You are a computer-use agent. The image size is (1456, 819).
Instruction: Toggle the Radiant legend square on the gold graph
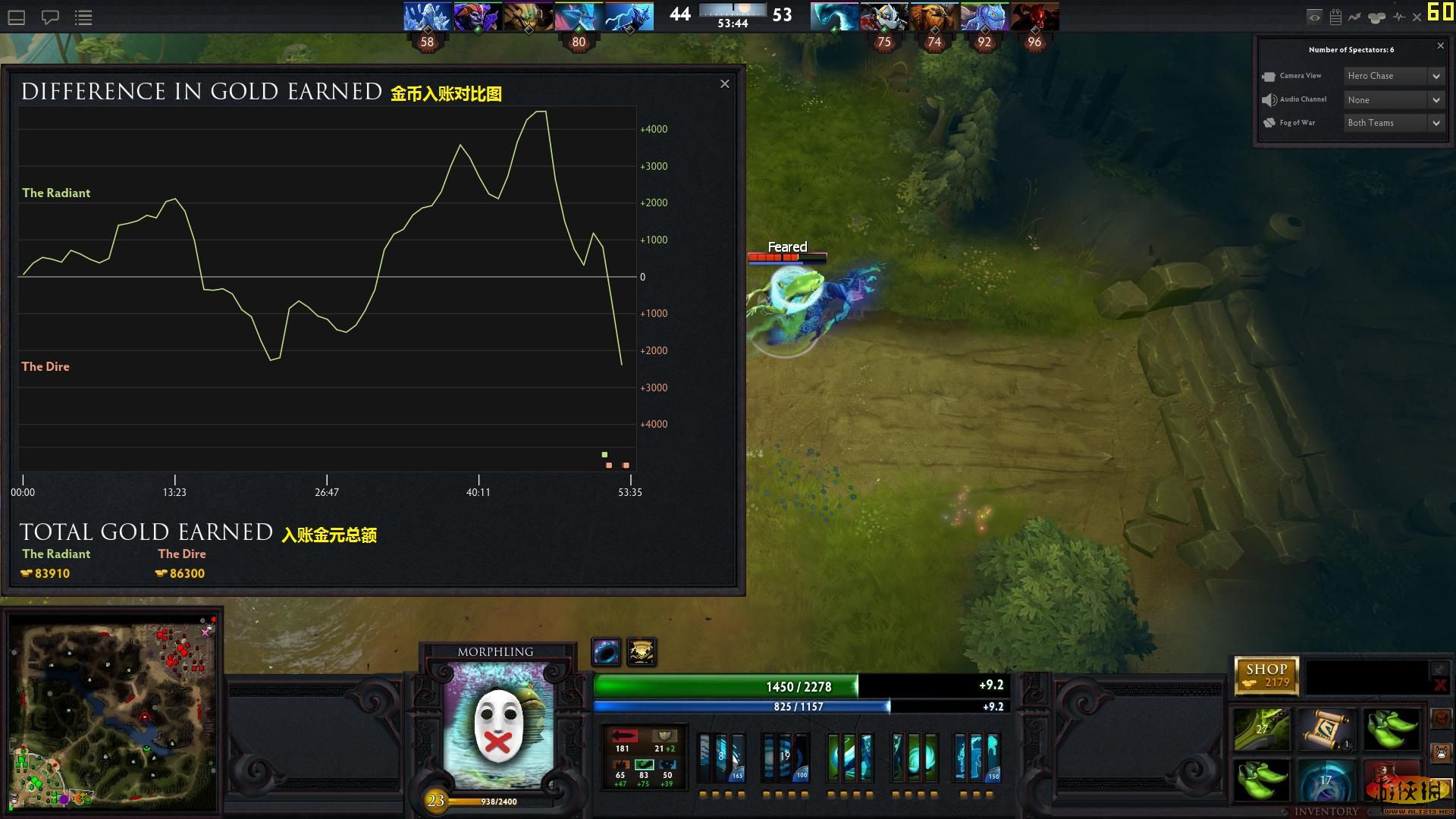tap(604, 454)
